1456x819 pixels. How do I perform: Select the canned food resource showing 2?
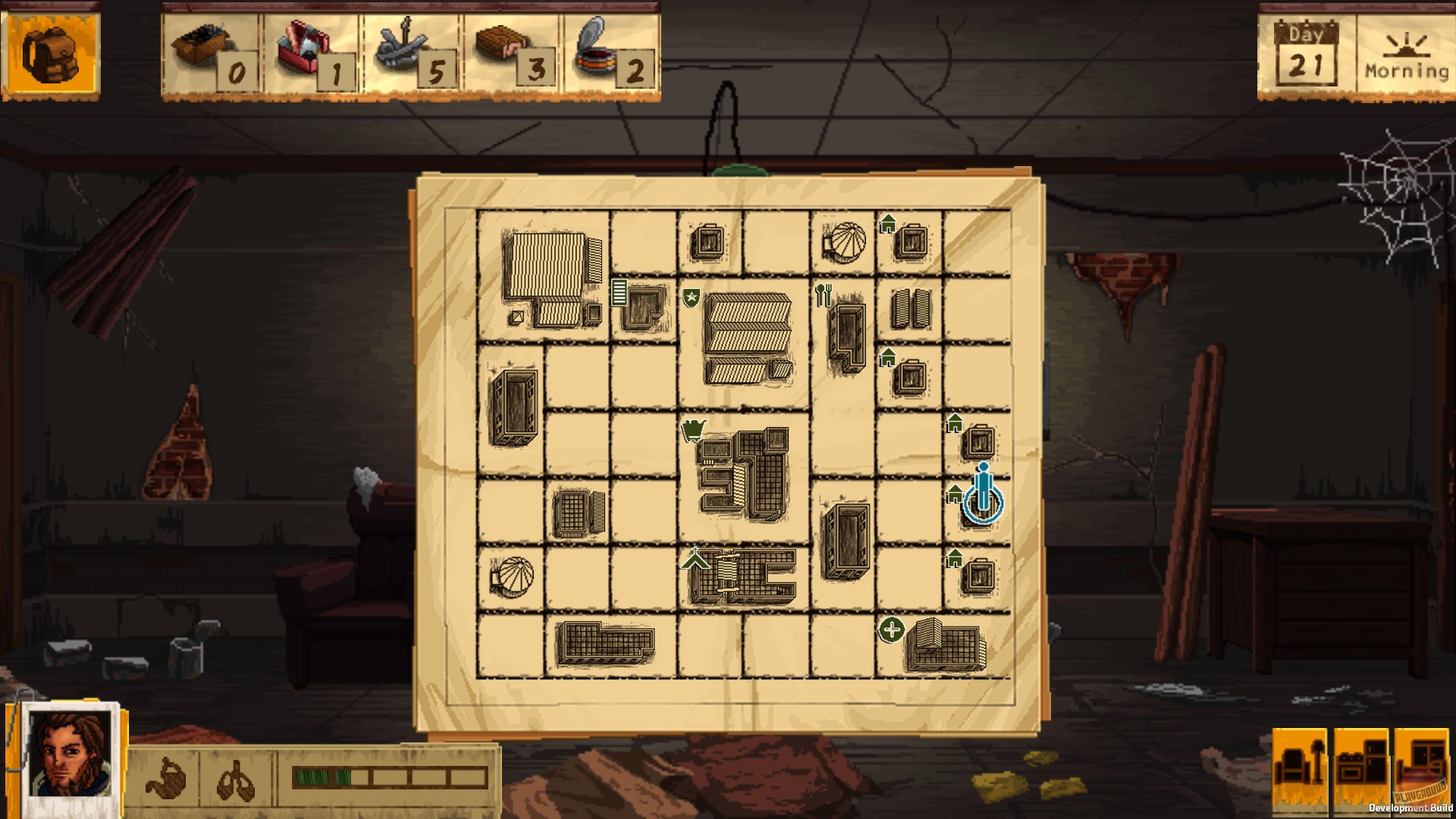603,49
